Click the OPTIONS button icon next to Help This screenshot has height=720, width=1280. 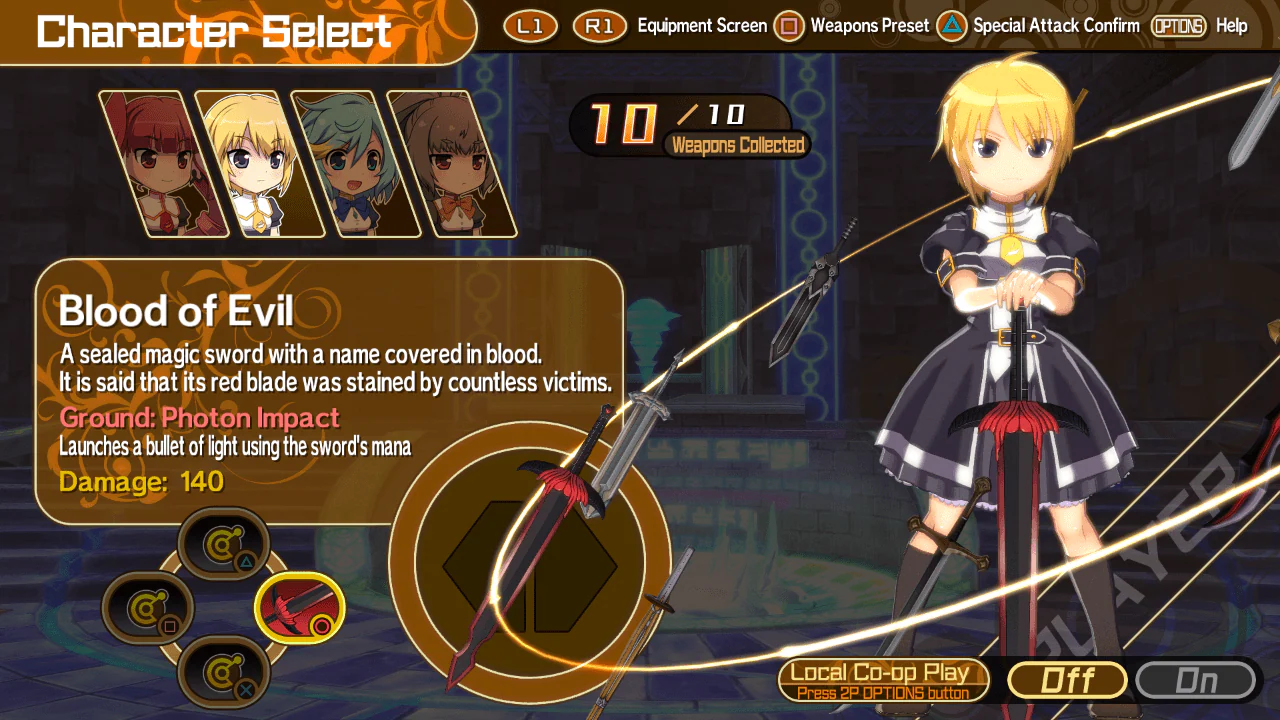1179,27
